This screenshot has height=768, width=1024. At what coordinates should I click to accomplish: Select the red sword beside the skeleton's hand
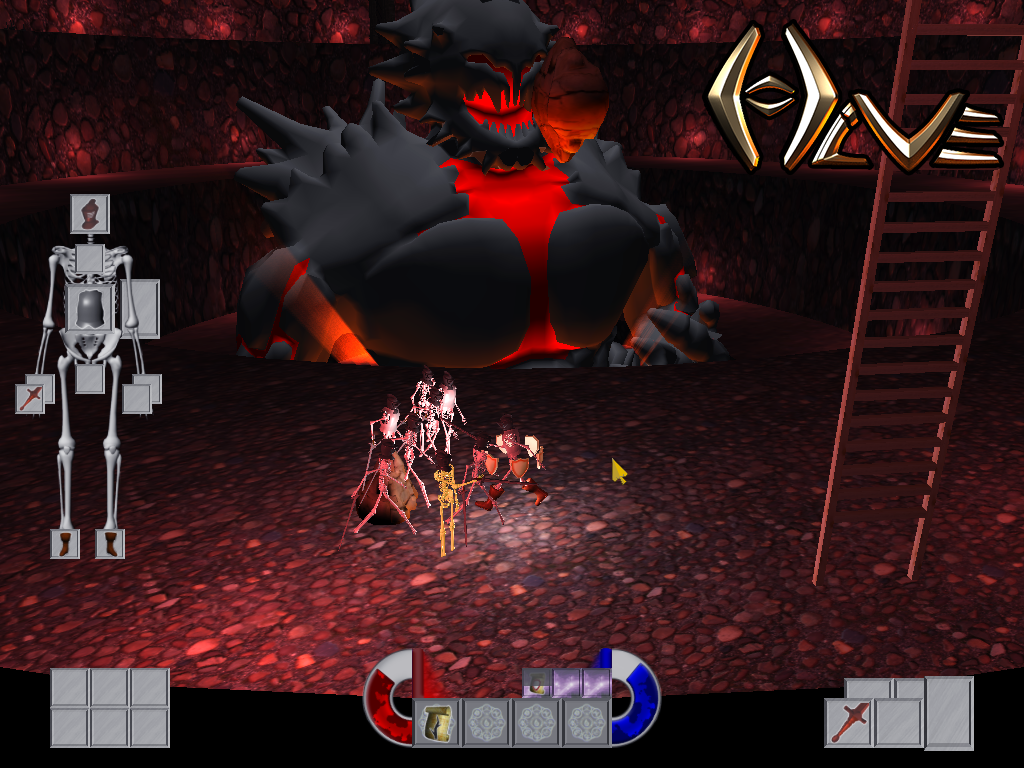point(30,398)
